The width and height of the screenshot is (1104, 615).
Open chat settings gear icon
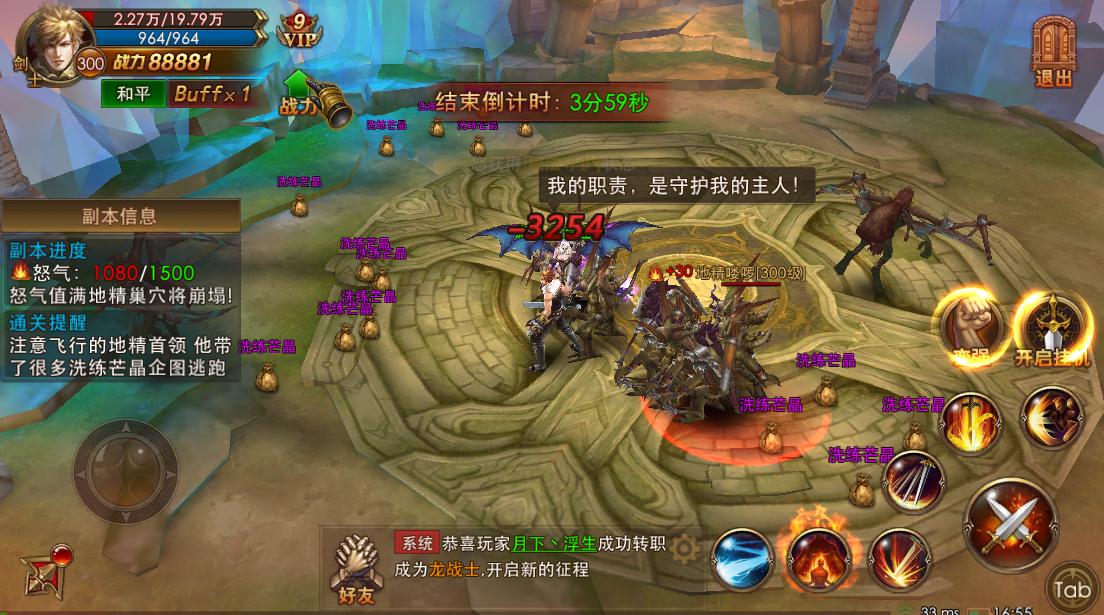pyautogui.click(x=685, y=547)
